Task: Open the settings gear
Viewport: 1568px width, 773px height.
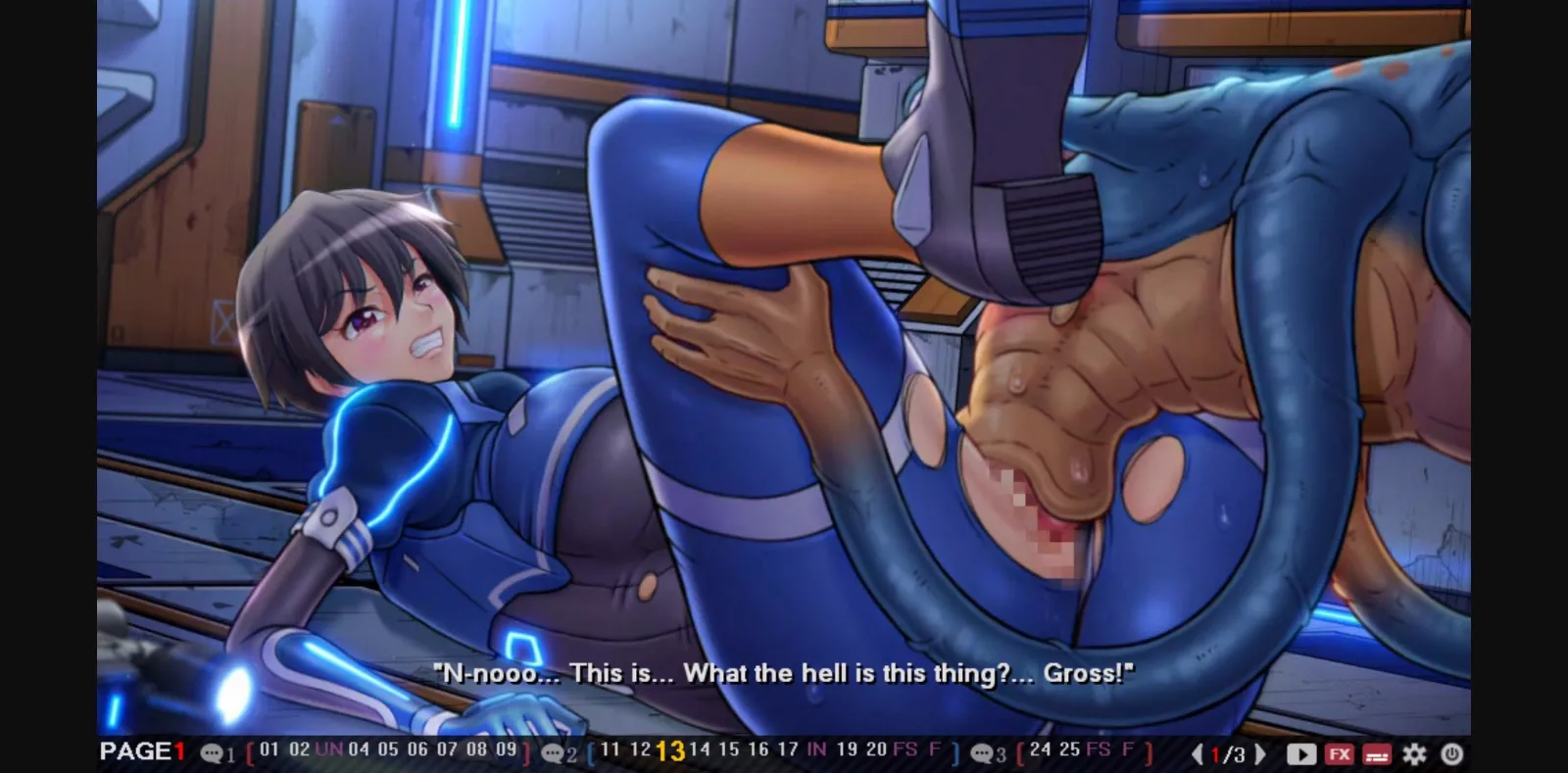Action: tap(1414, 754)
